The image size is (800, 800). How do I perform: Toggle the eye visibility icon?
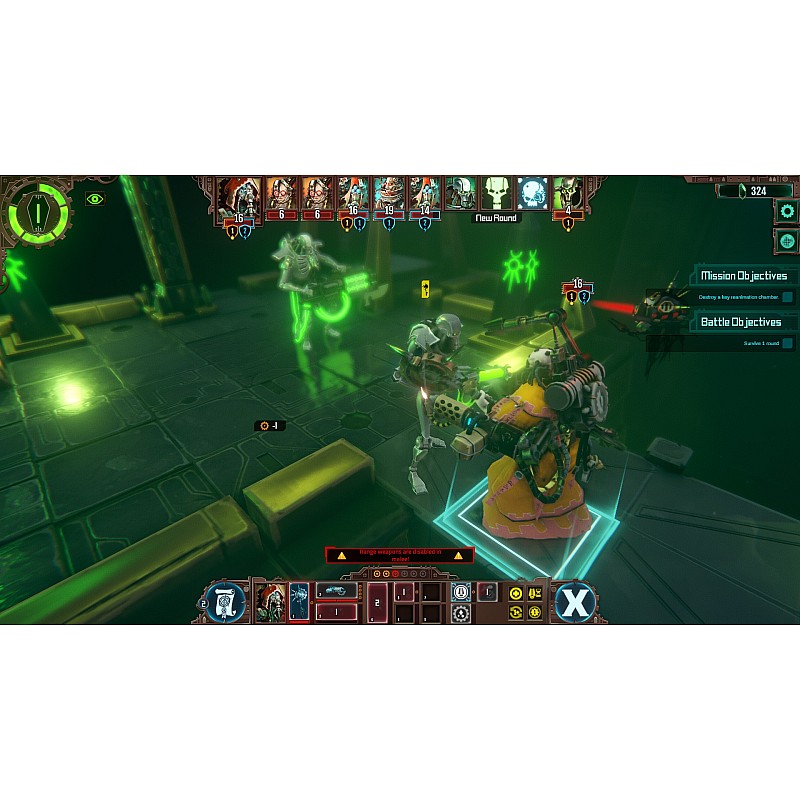95,199
